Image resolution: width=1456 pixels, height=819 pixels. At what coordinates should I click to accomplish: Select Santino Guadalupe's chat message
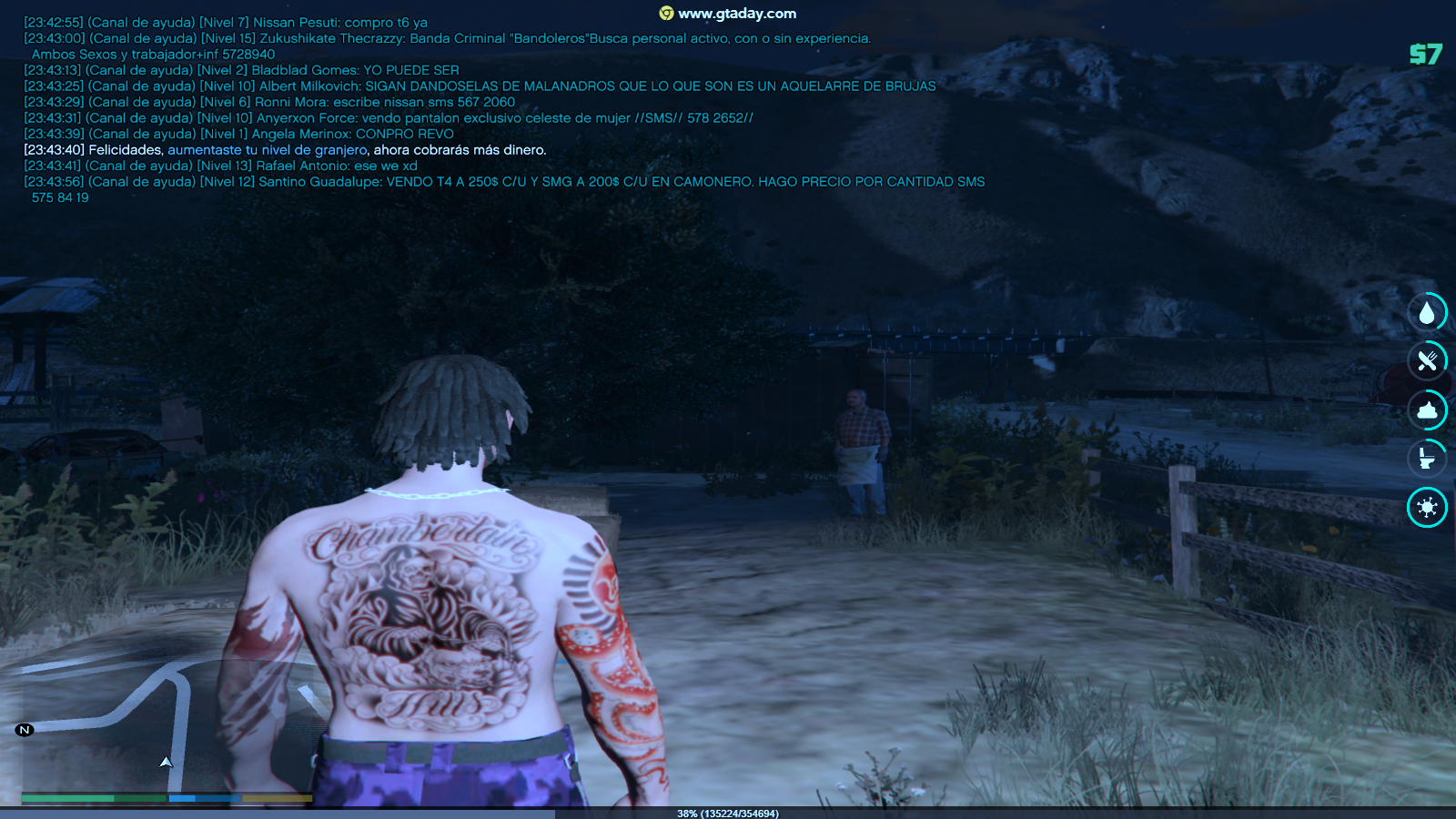point(504,182)
